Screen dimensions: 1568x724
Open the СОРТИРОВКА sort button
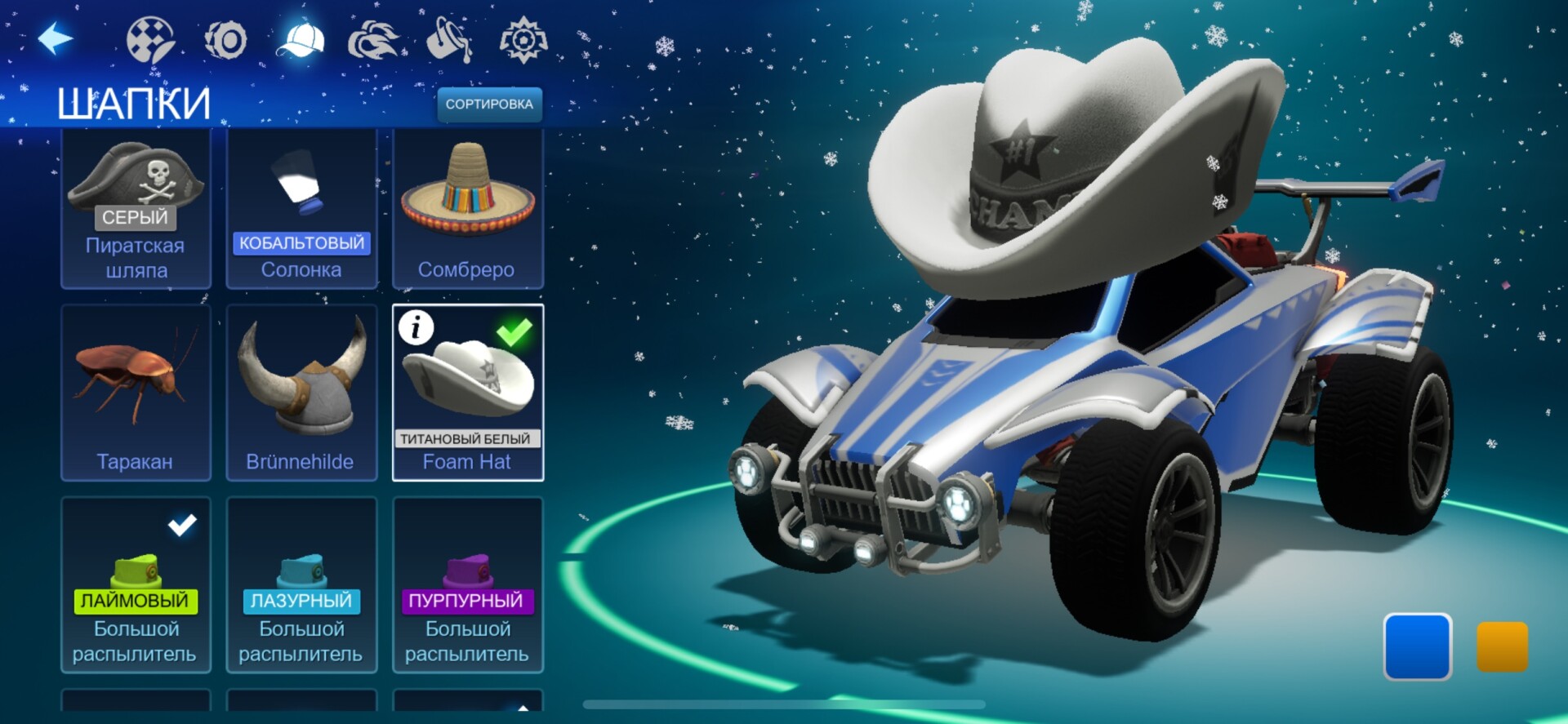489,104
